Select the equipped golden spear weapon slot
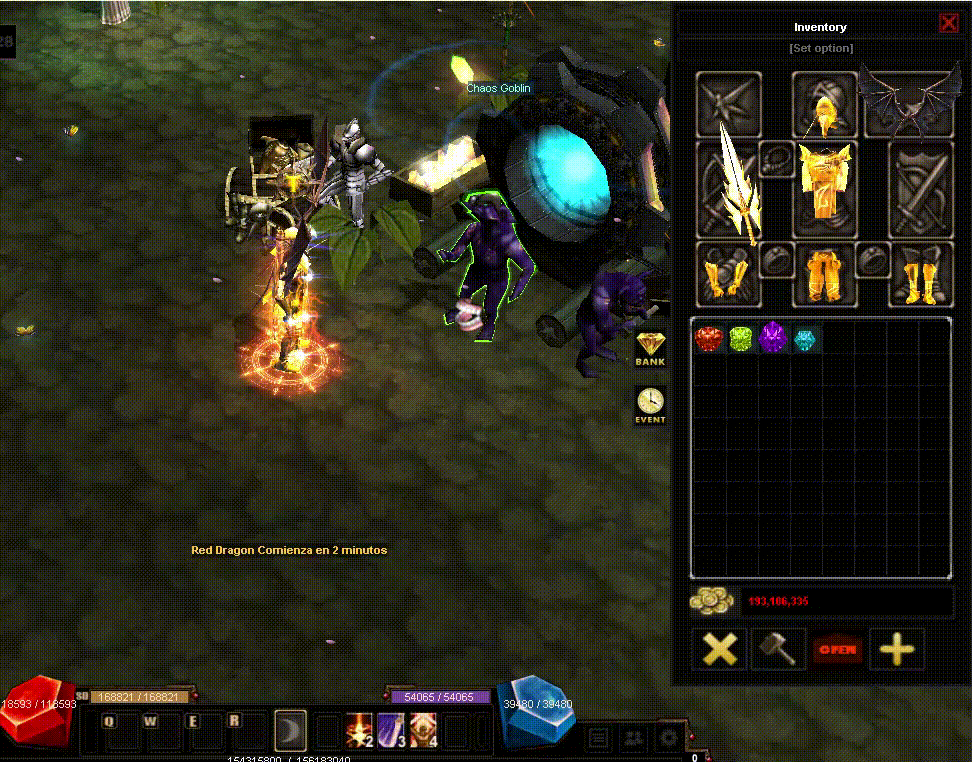 (729, 191)
